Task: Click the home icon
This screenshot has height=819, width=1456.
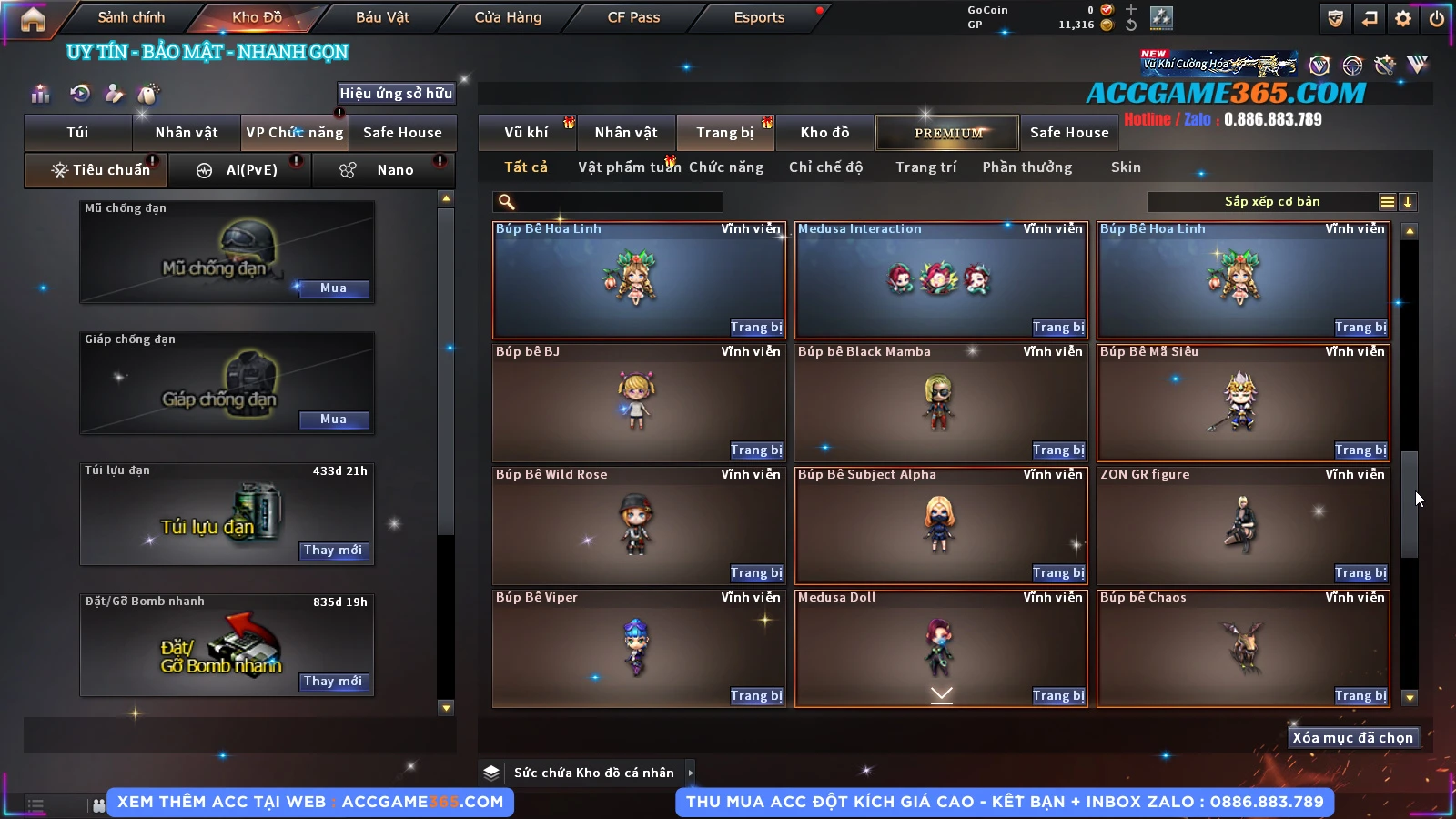Action: (x=33, y=19)
